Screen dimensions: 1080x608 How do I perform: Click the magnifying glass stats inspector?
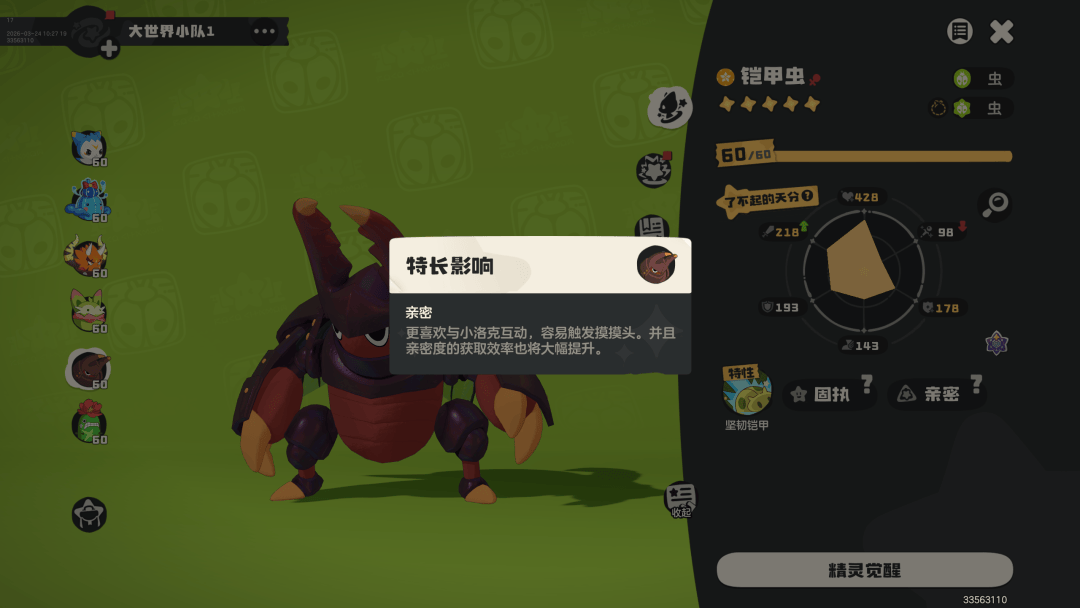[x=994, y=204]
